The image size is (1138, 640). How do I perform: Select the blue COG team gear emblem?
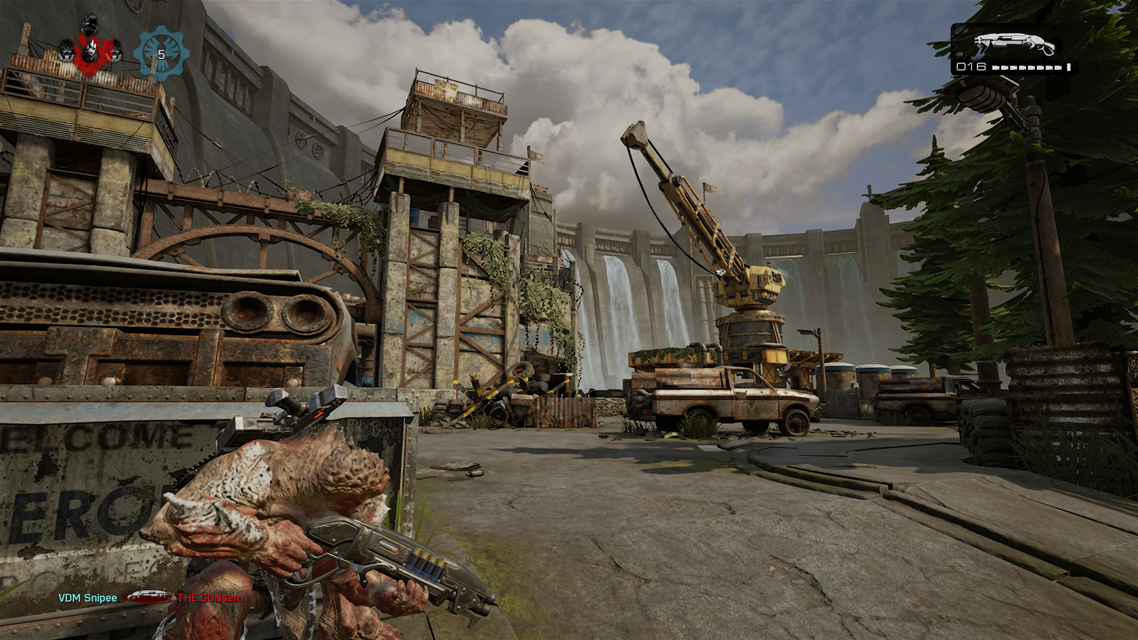coord(161,53)
